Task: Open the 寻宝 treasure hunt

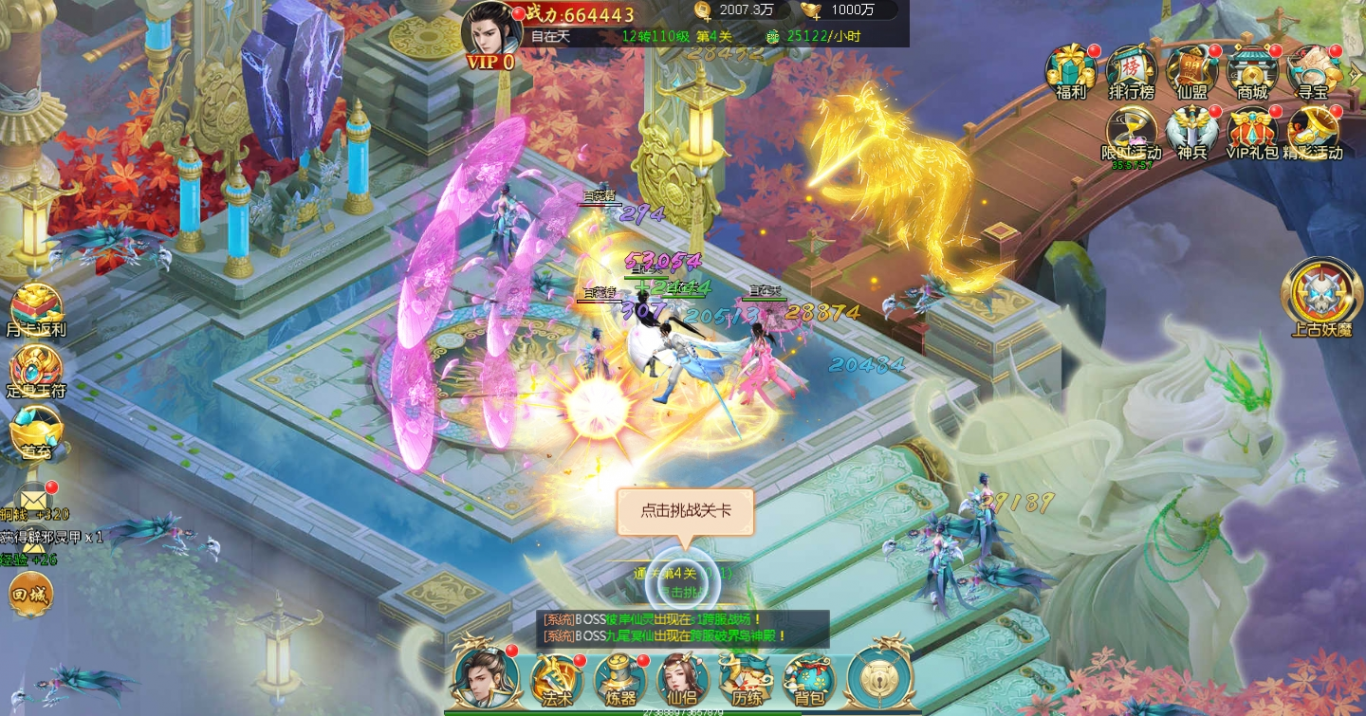Action: 1313,70
